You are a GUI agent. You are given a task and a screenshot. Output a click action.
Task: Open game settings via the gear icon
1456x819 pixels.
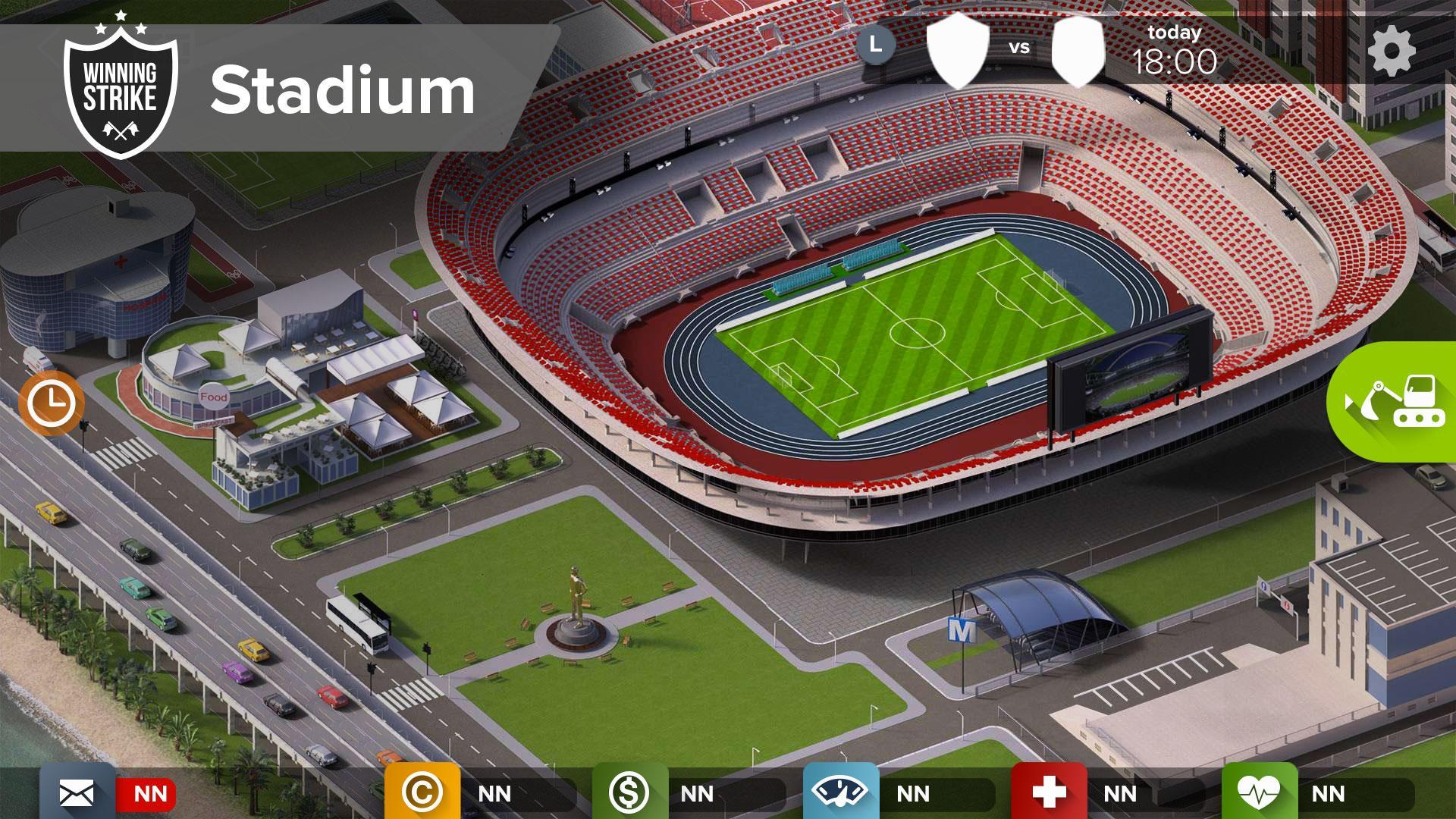pos(1390,52)
